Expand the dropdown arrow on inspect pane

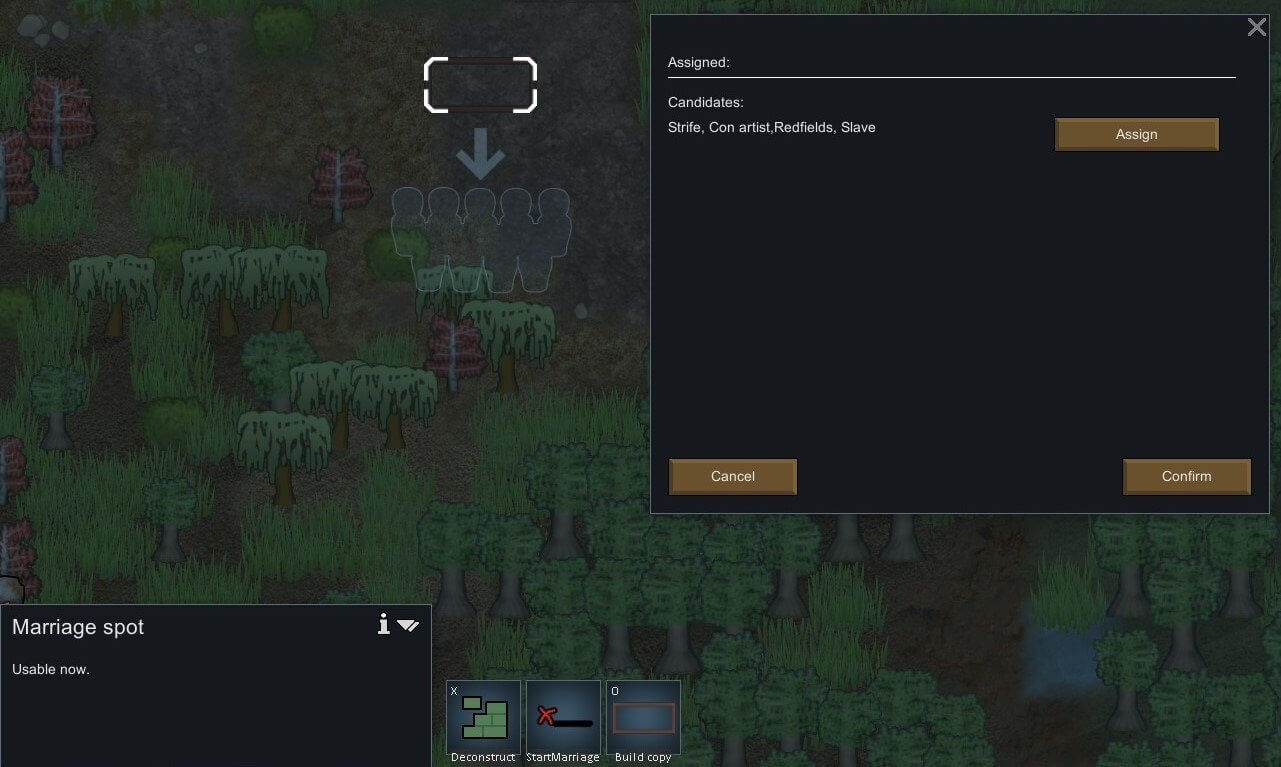(x=408, y=626)
